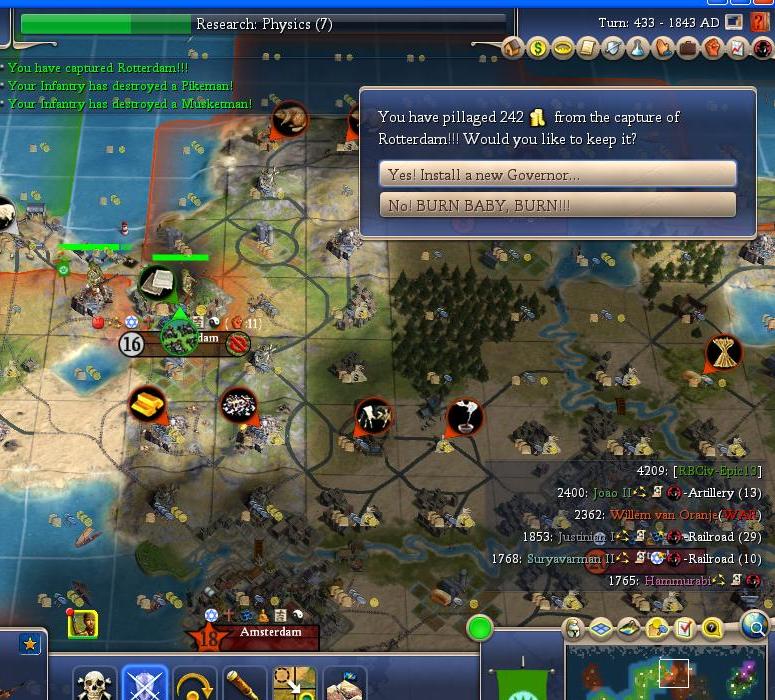Click the green end turn button
775x700 pixels.
480,629
